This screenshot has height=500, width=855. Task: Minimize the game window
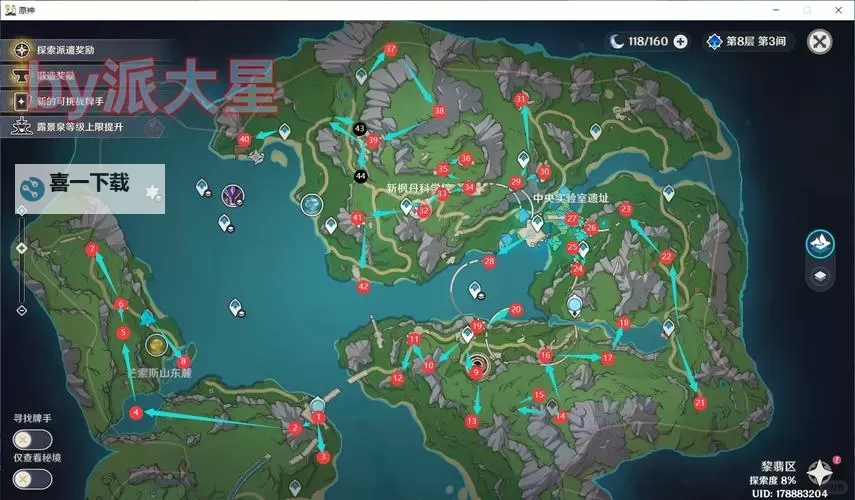778,8
